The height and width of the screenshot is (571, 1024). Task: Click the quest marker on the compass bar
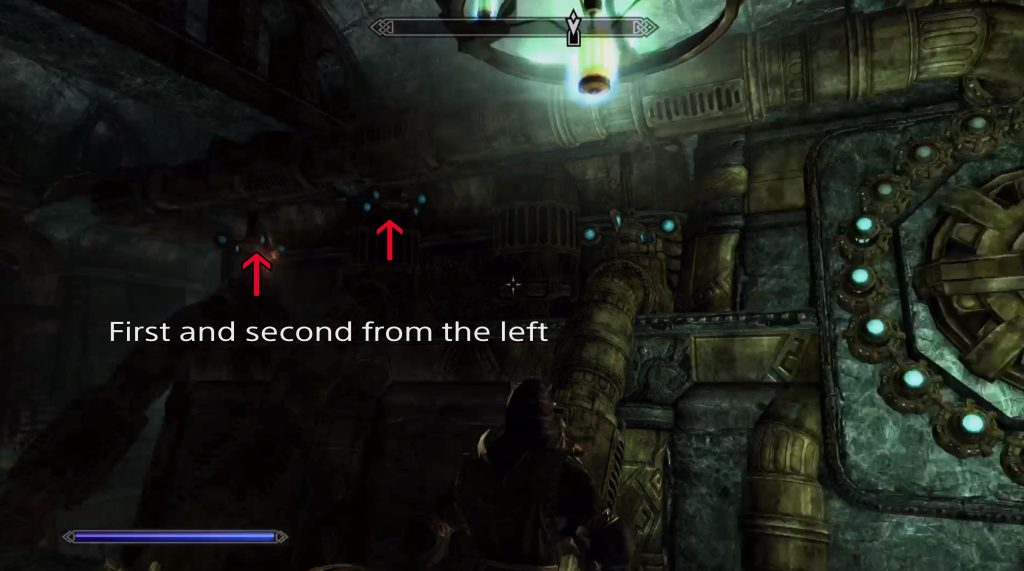(573, 29)
